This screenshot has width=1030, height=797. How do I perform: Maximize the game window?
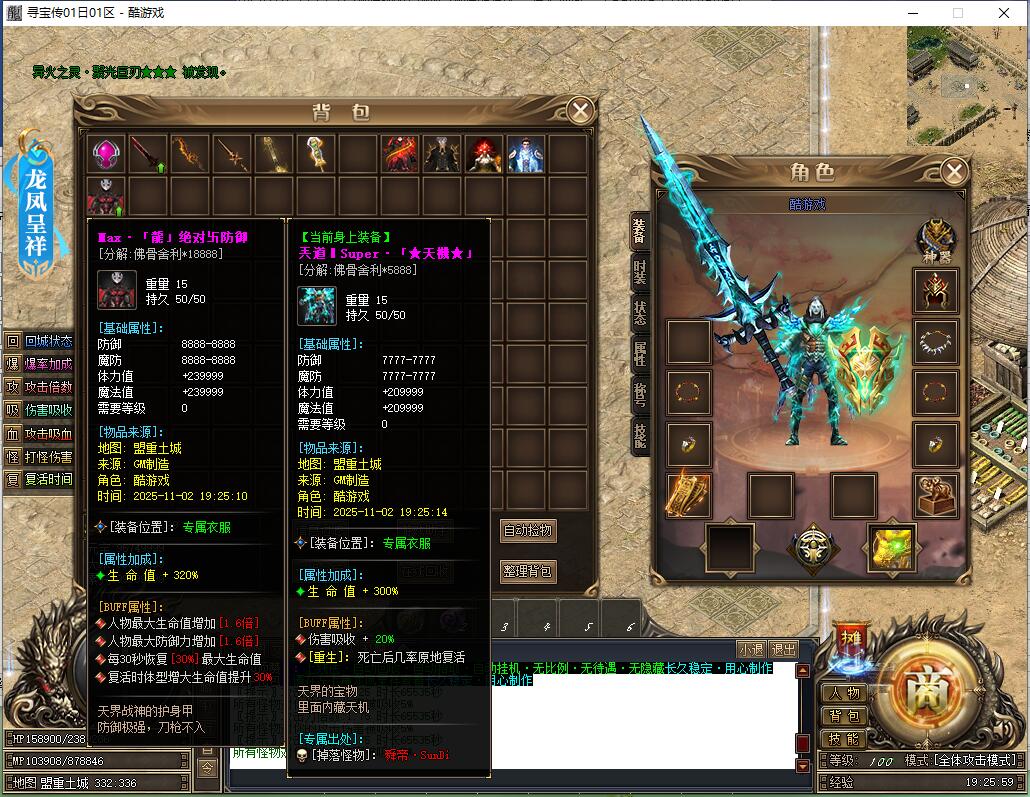click(958, 13)
